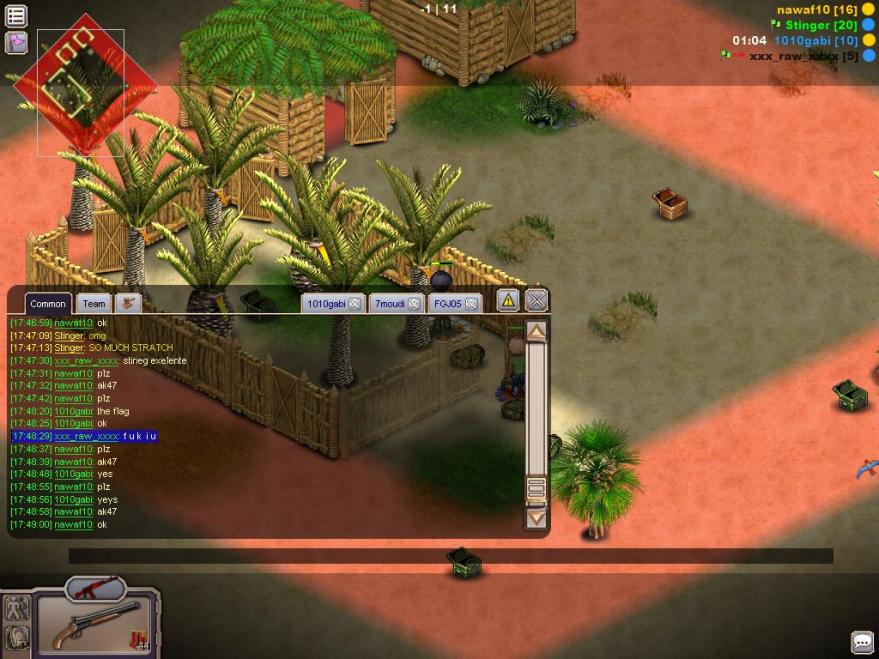Close the 7moudi chat tab
This screenshot has height=659, width=879.
[413, 303]
